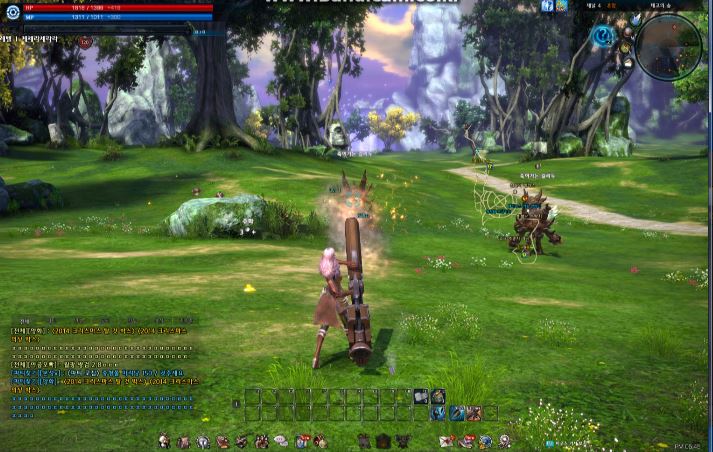713x452 pixels.
Task: Click the white speech bubble menu icon
Action: (x=281, y=441)
